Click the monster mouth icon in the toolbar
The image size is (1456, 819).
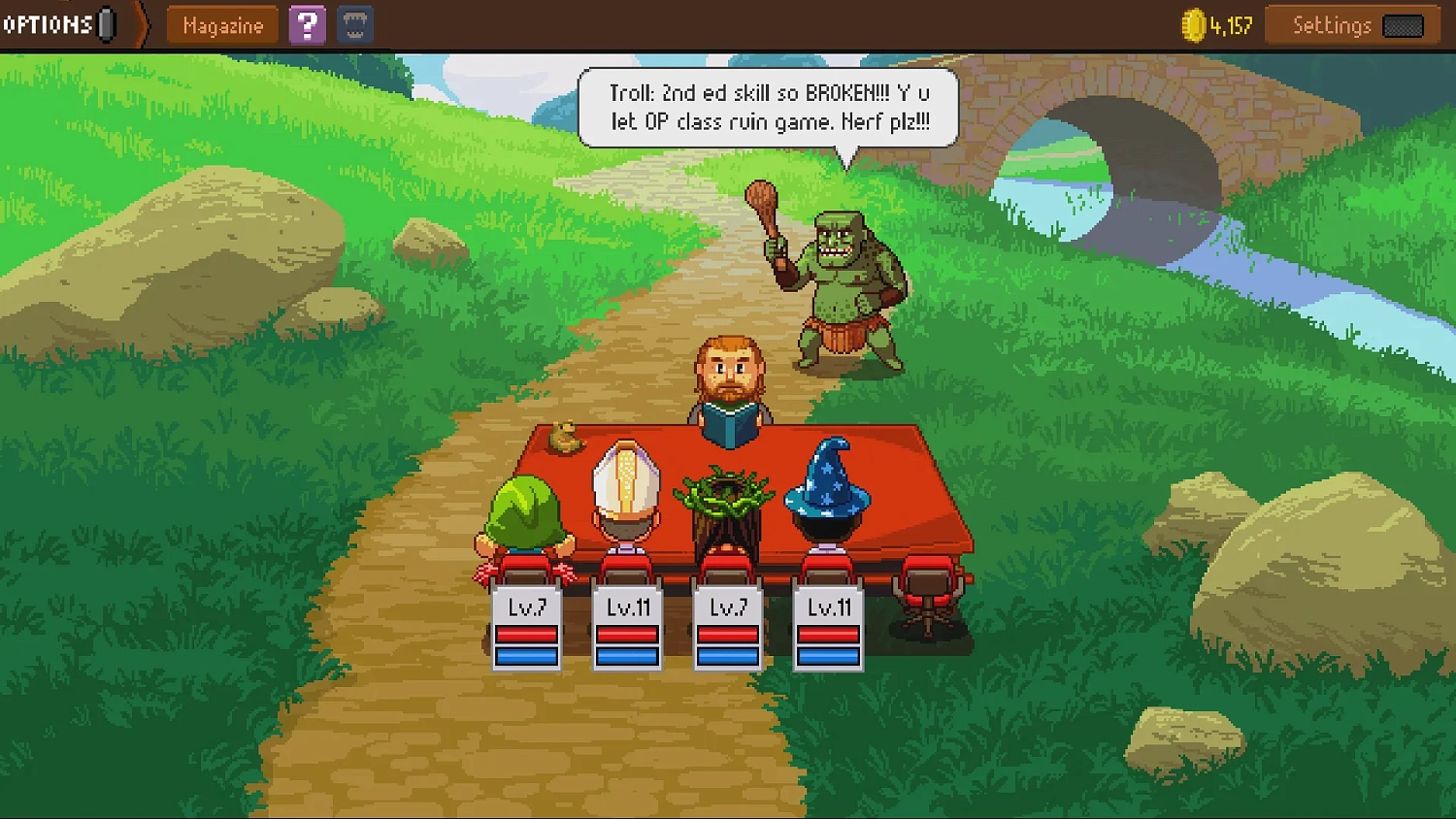pos(353,24)
